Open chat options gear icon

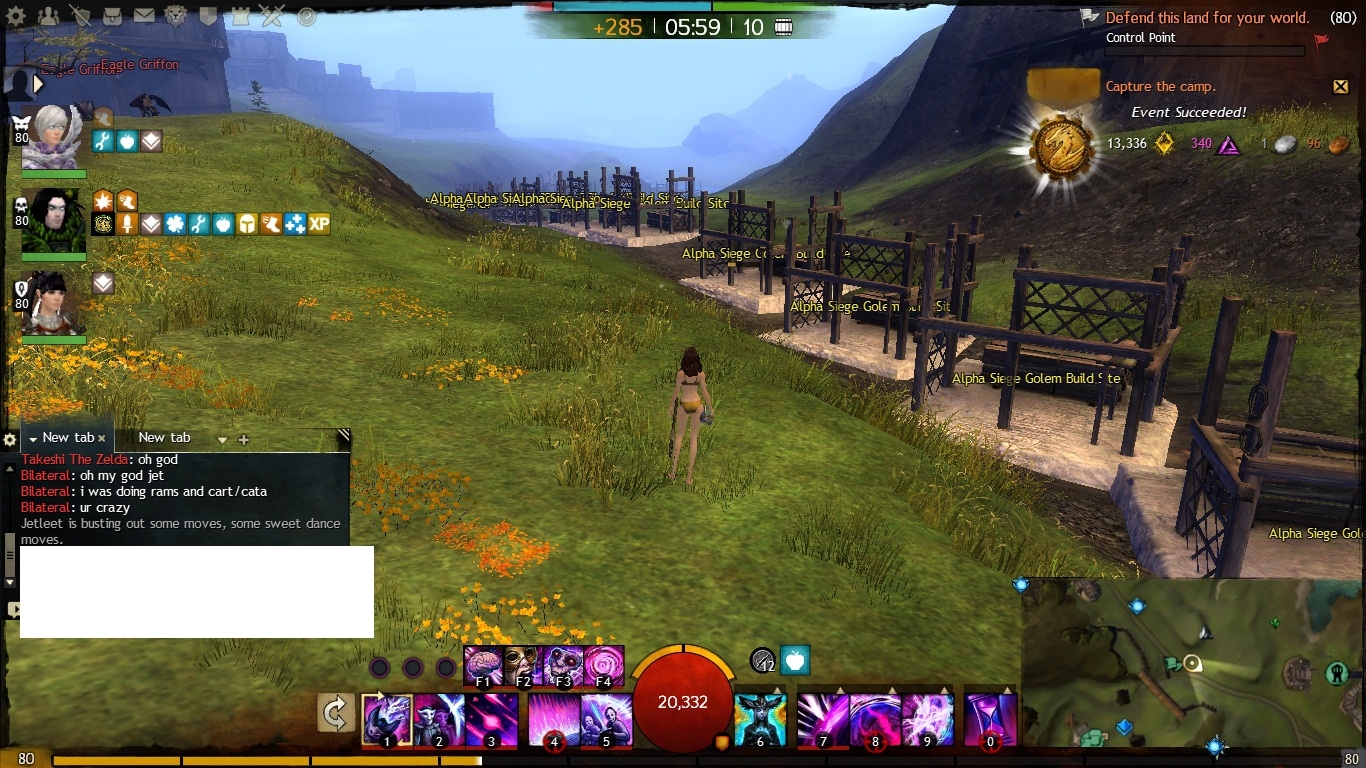coord(10,440)
